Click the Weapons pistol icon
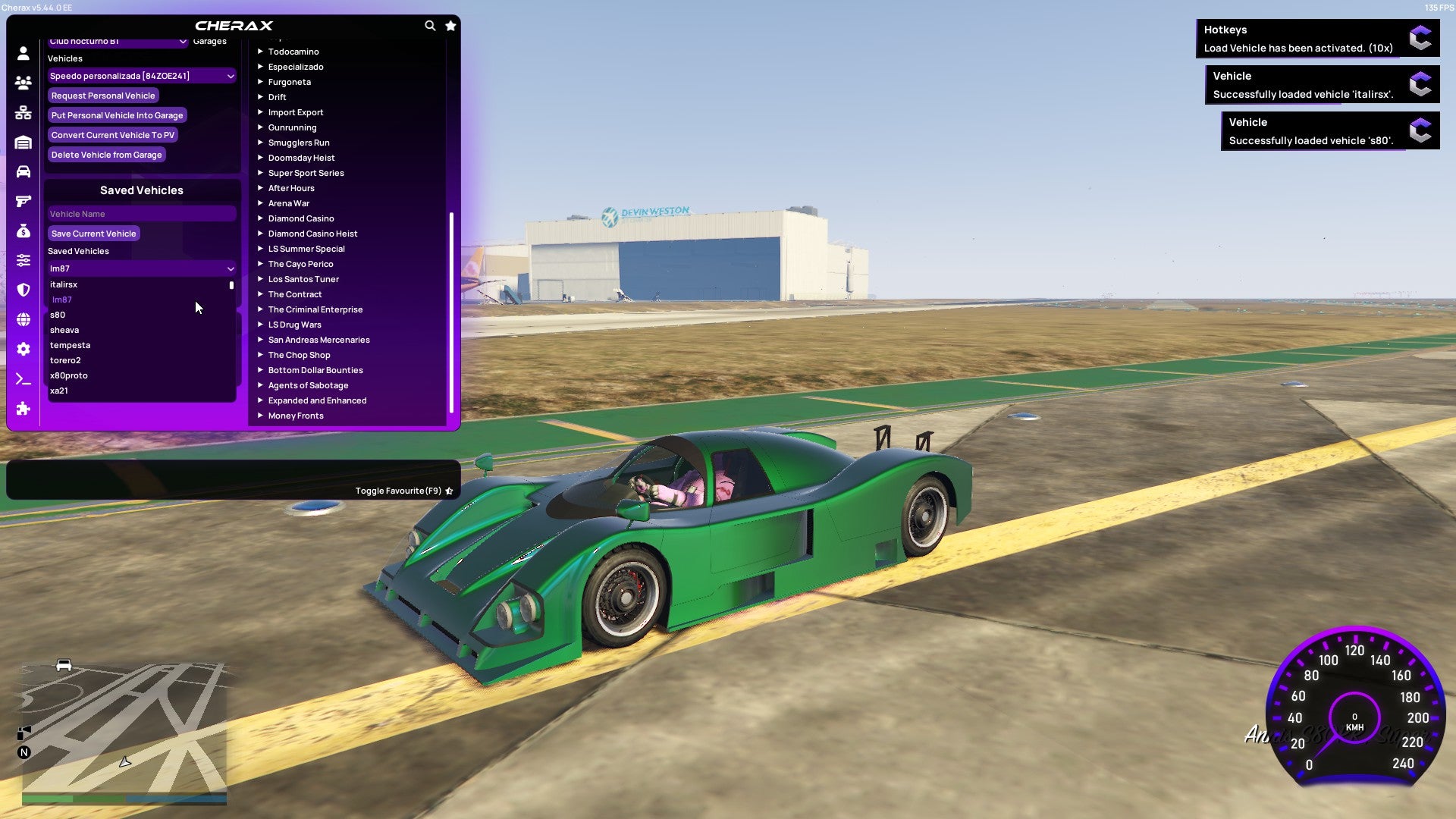This screenshot has height=819, width=1456. pyautogui.click(x=23, y=200)
